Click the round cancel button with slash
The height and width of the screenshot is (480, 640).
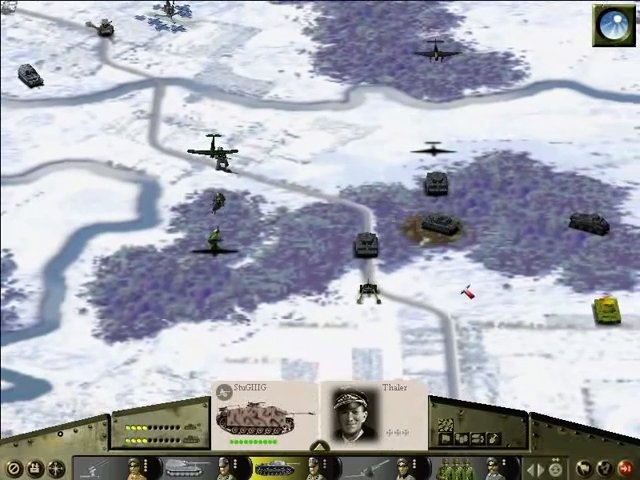[x=13, y=468]
